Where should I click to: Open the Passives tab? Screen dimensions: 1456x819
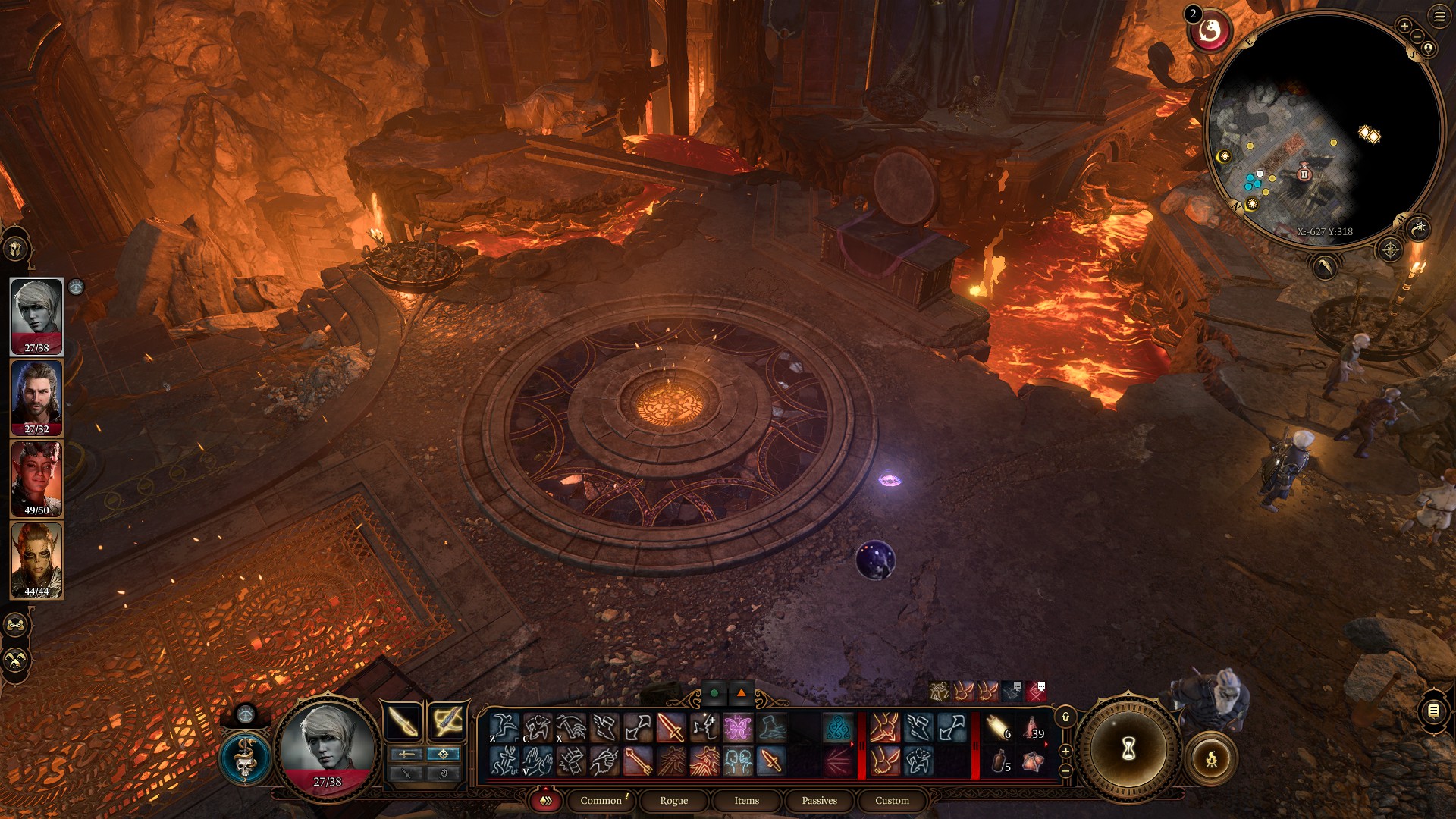(818, 800)
